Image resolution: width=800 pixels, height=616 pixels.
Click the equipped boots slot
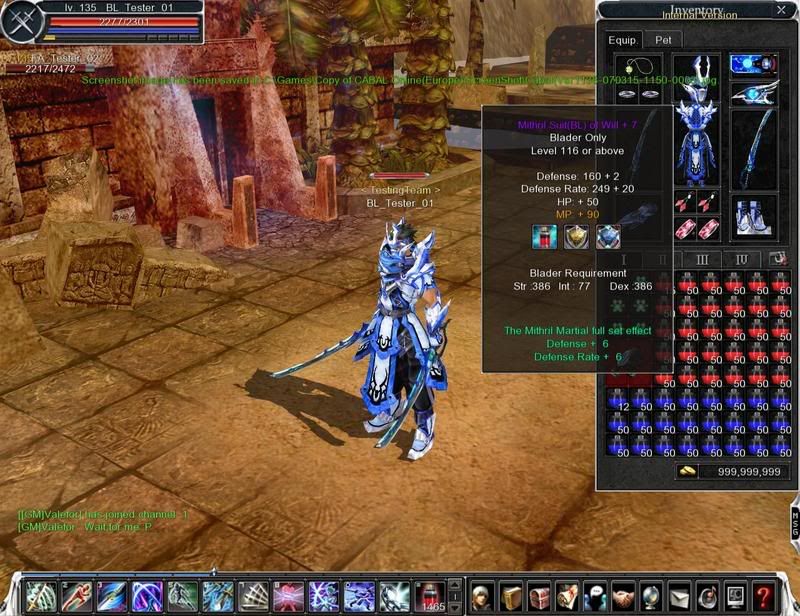pos(753,214)
